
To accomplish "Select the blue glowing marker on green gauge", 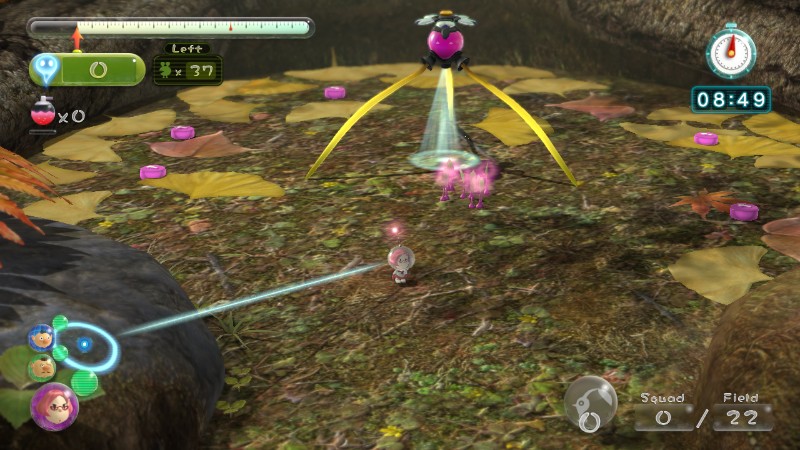I will pyautogui.click(x=47, y=68).
